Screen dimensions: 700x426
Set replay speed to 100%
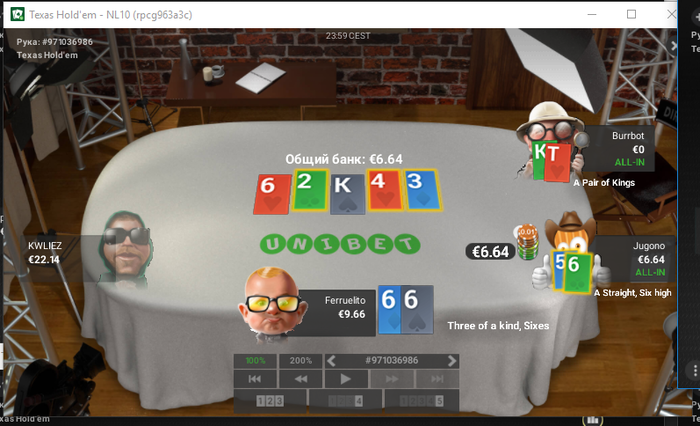[255, 360]
